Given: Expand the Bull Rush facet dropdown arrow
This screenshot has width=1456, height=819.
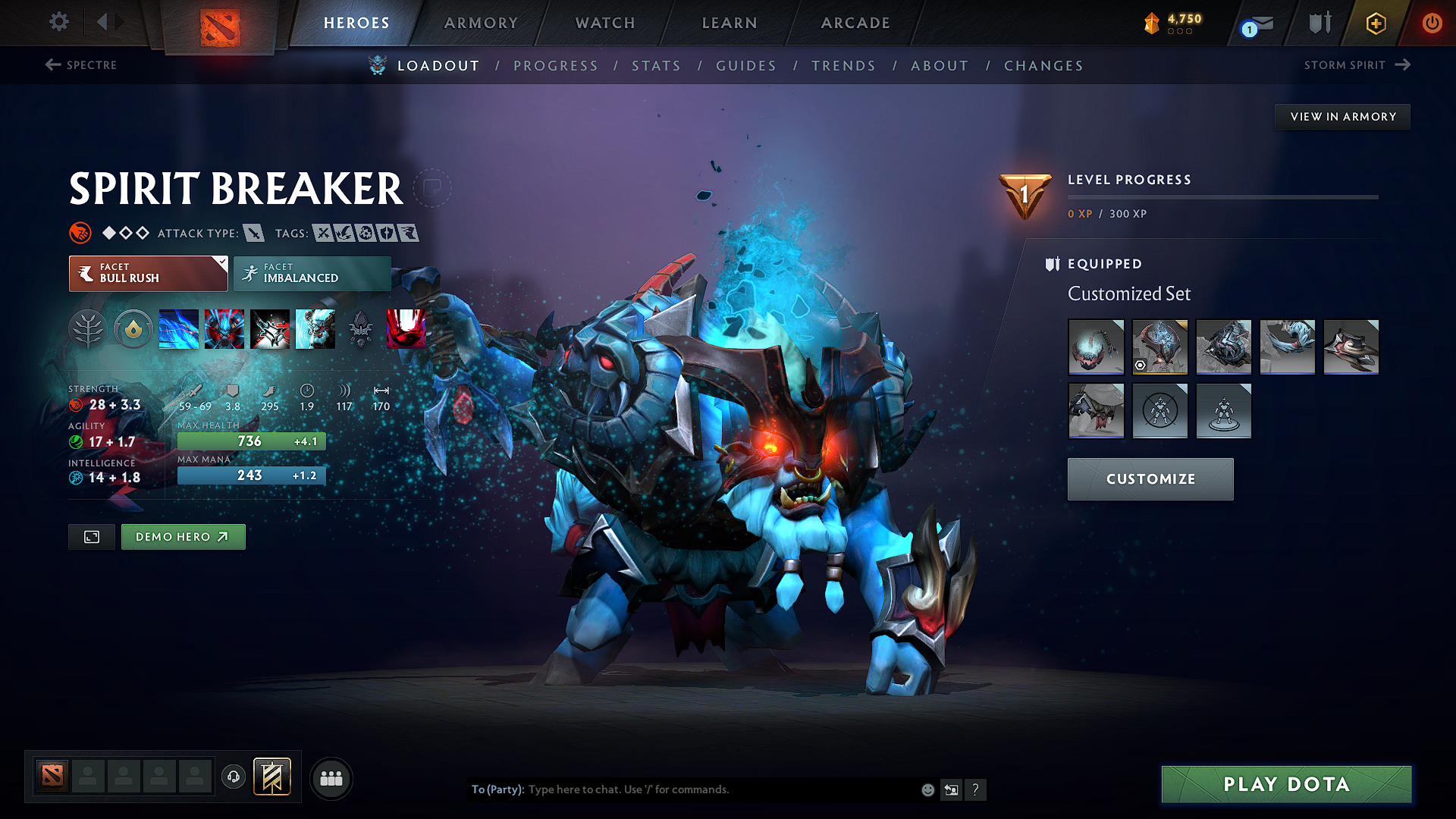Looking at the screenshot, I should pos(221,263).
